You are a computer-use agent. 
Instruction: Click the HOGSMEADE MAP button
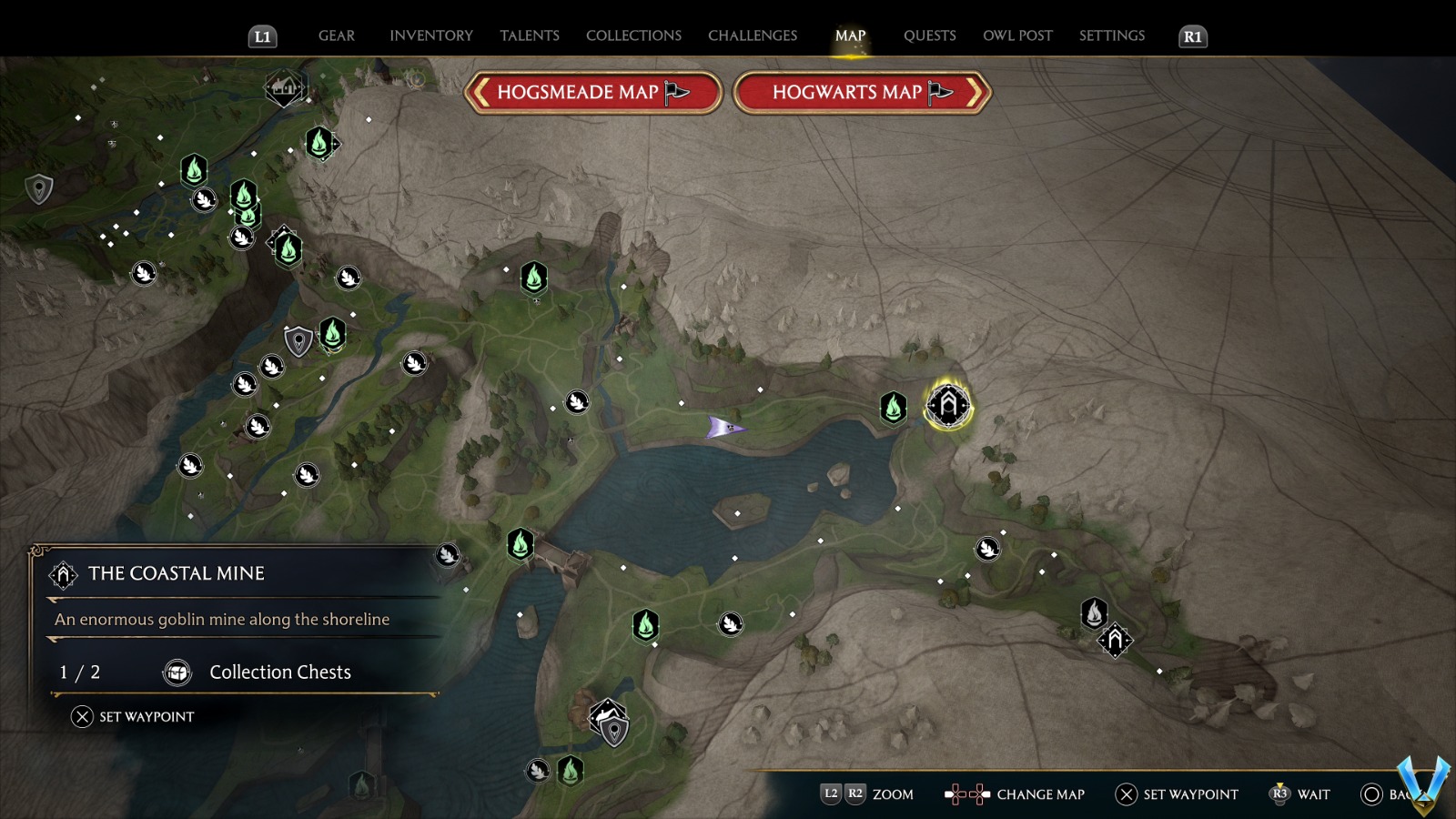(592, 92)
